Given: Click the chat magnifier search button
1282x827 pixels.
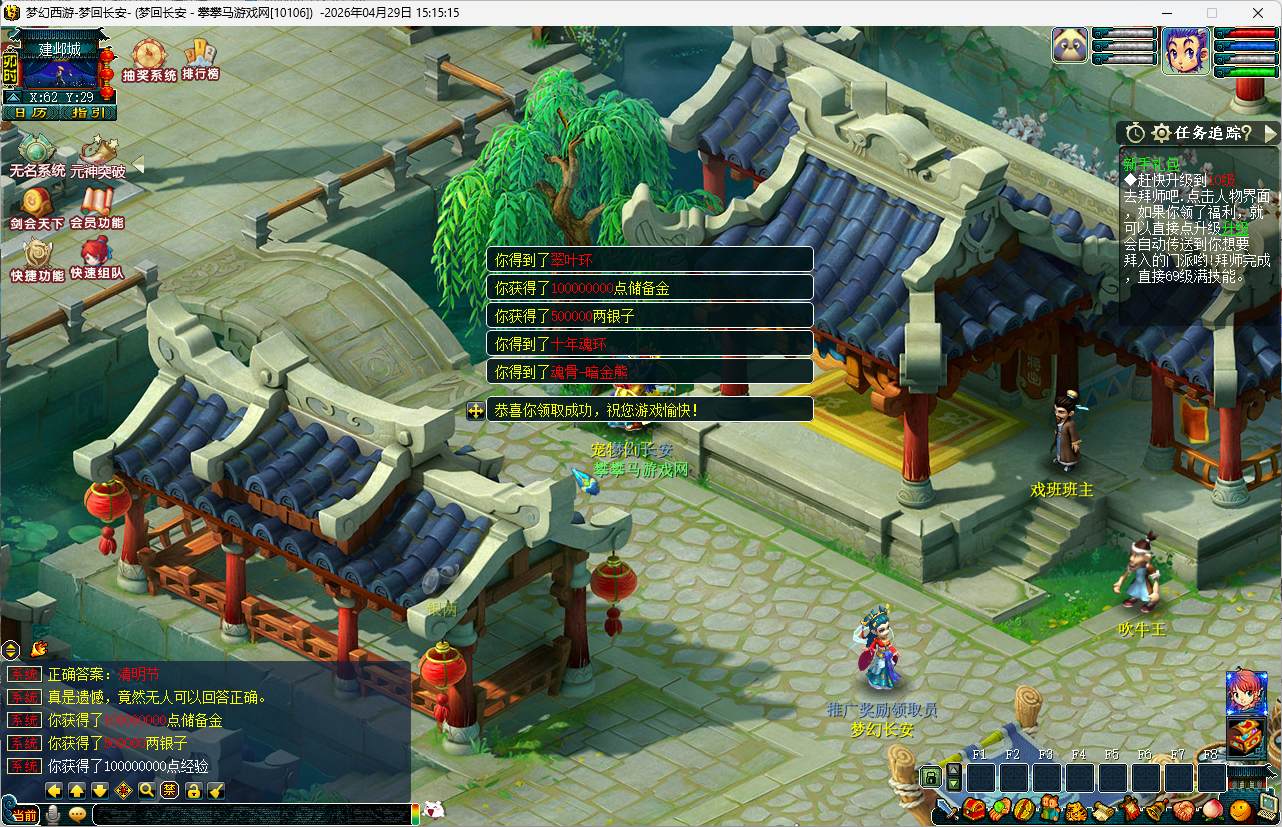Looking at the screenshot, I should [147, 790].
